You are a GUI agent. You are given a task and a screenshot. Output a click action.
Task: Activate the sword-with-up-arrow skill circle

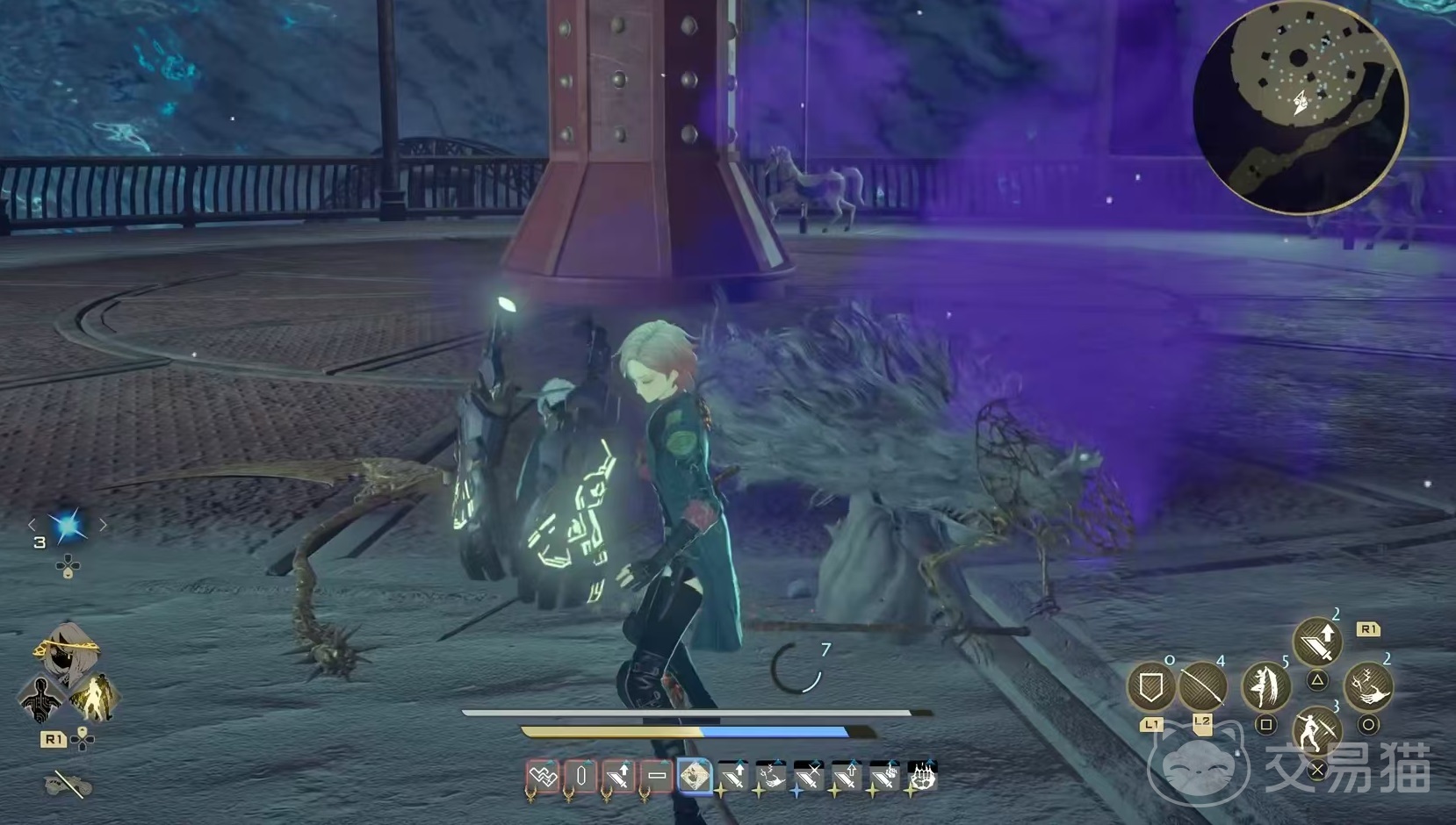point(1317,642)
